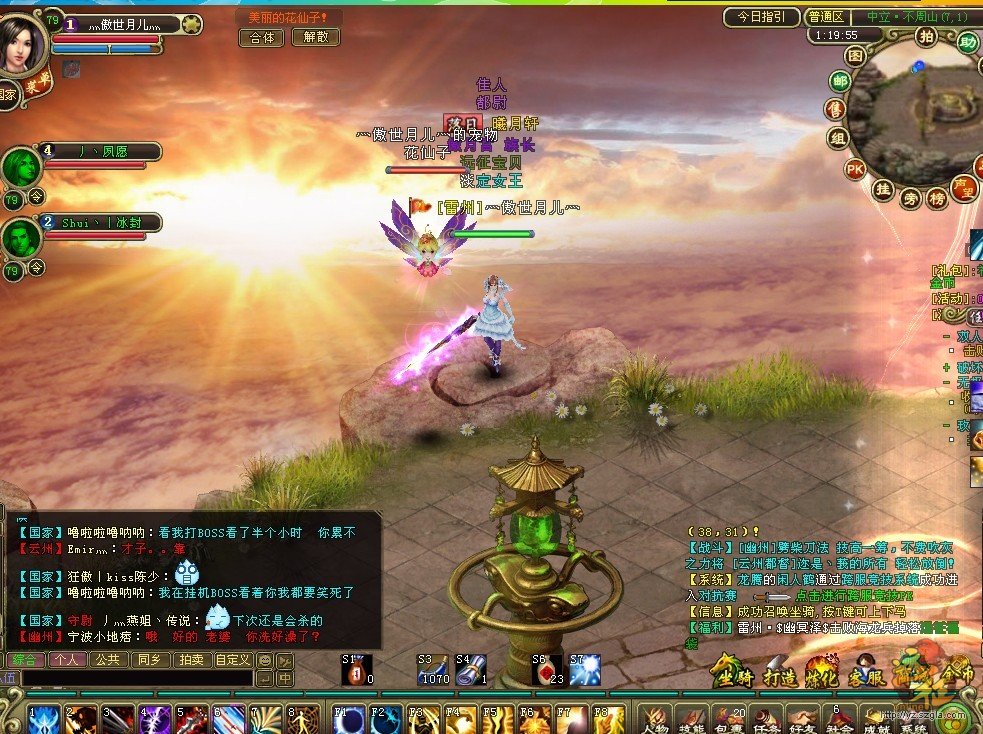This screenshot has width=983, height=734.
Task: Switch to the 拍卖 chat tab
Action: click(190, 660)
